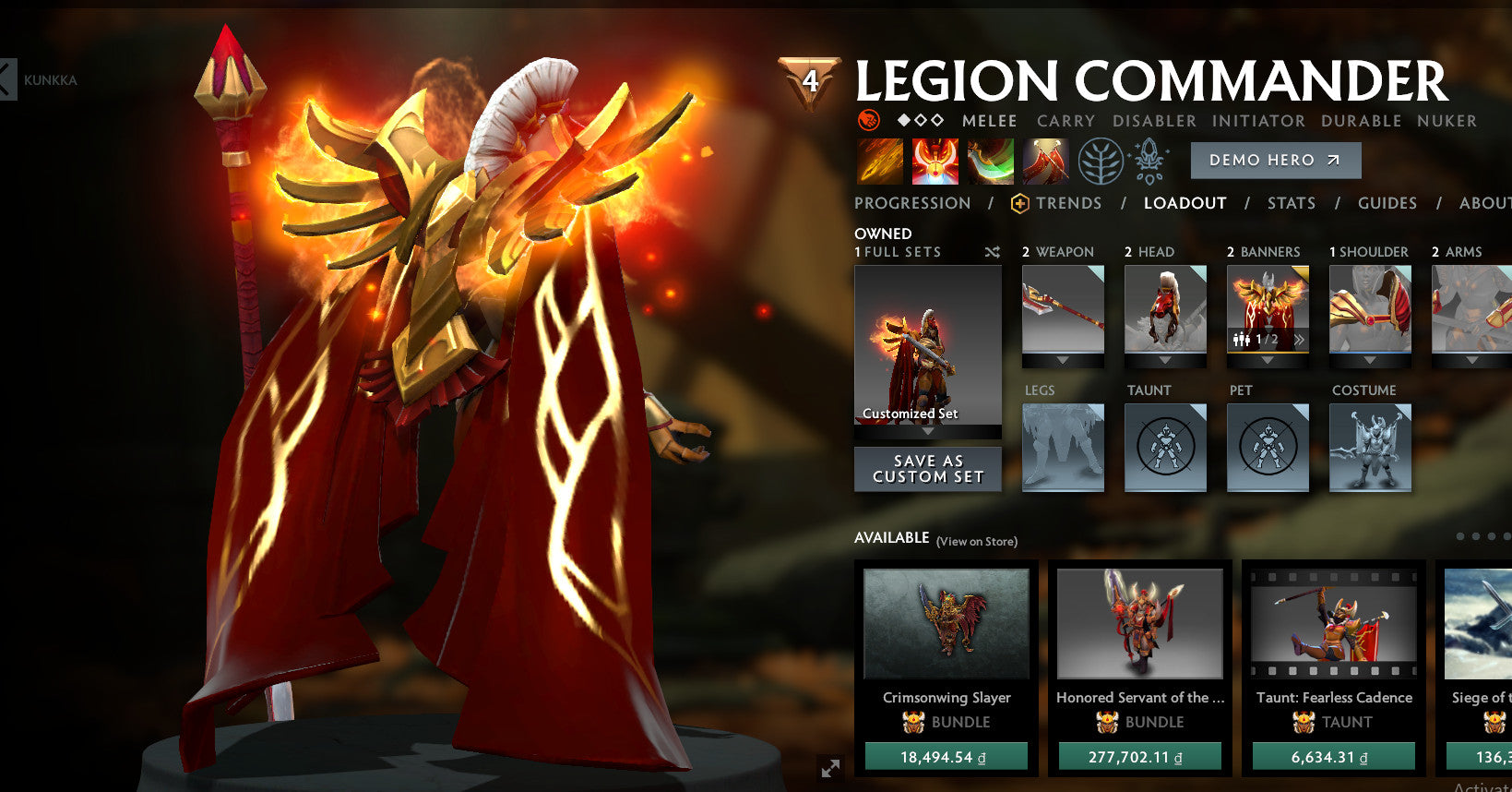
Task: Click the Moment of Courage ability icon
Action: click(x=990, y=160)
